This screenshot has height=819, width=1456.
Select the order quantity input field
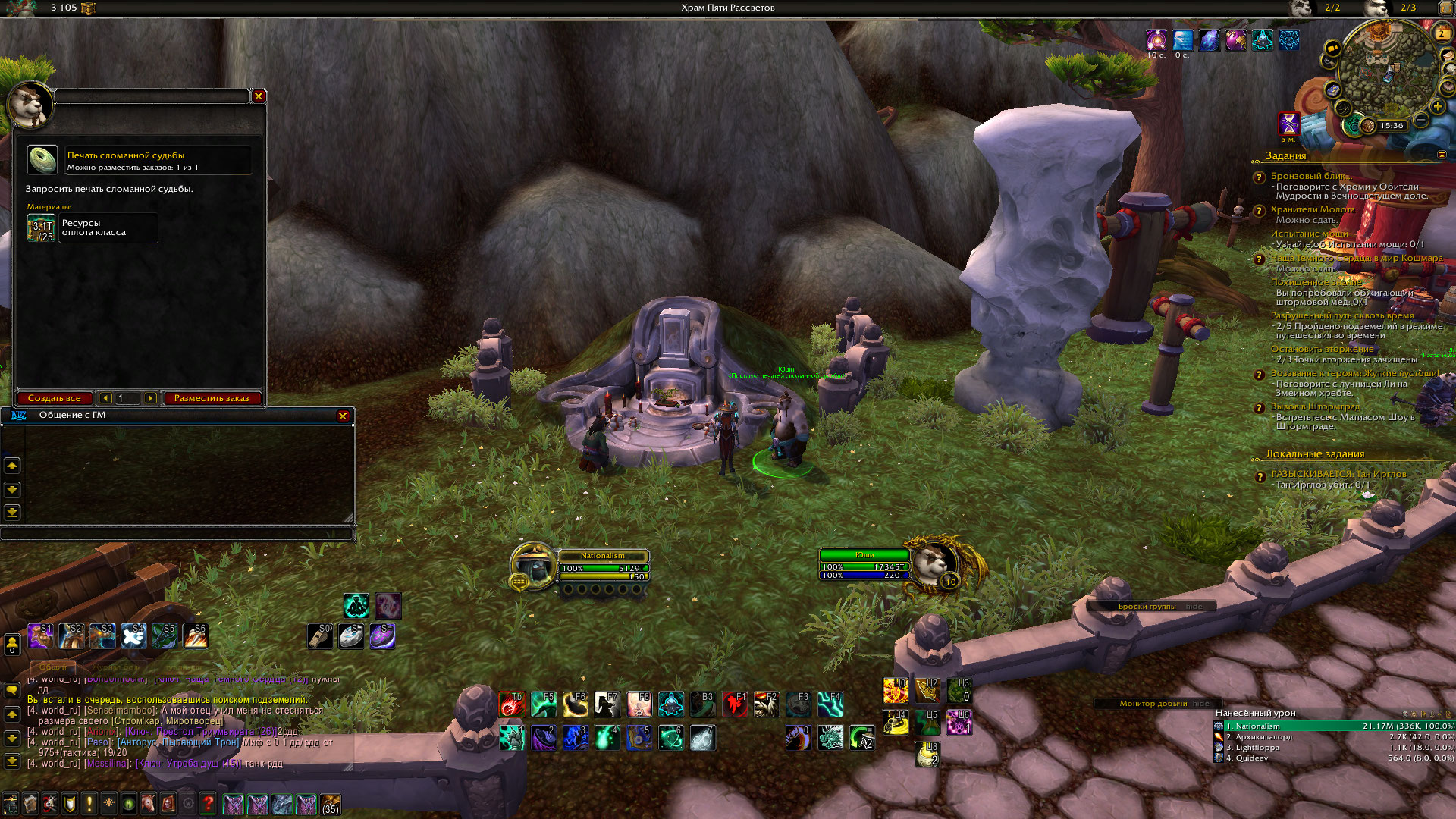coord(127,398)
